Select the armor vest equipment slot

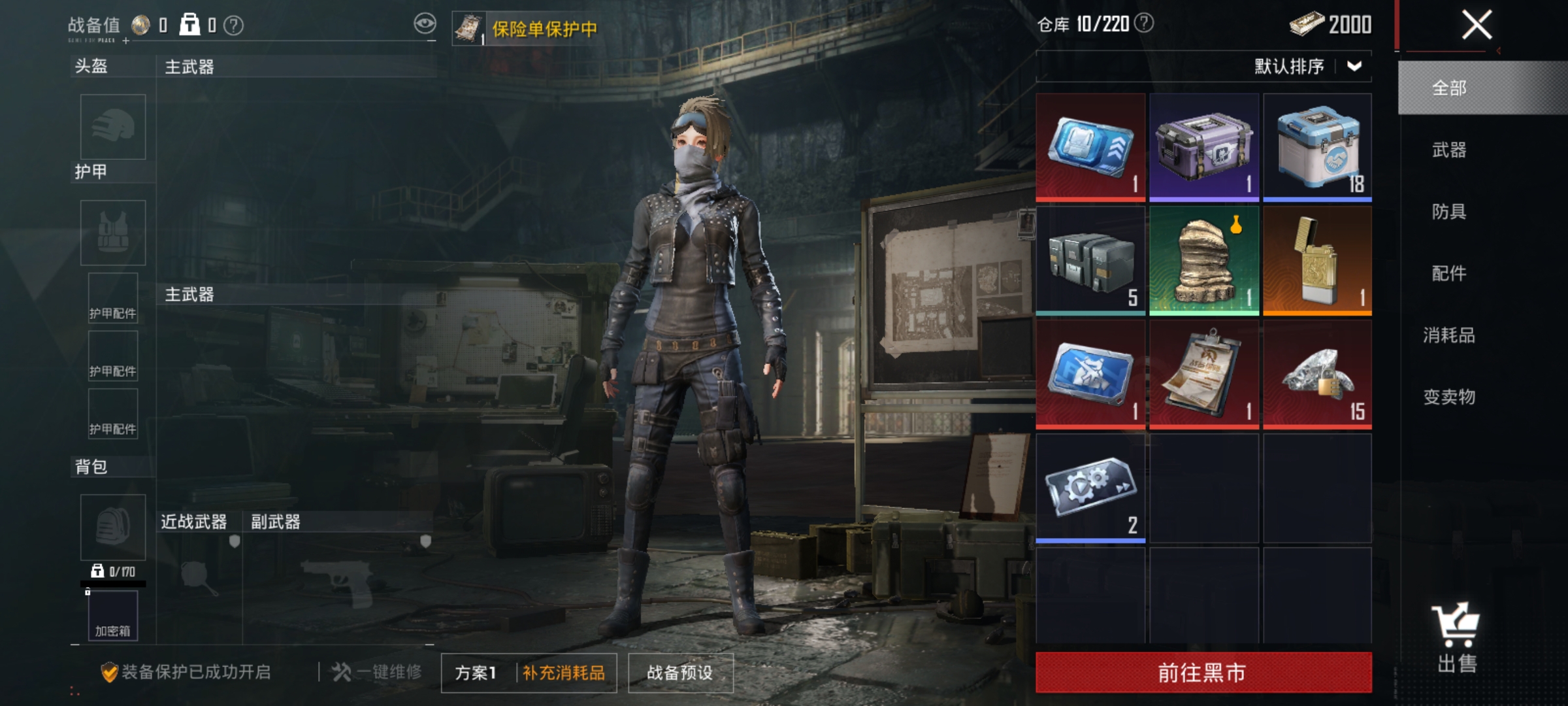[x=112, y=232]
